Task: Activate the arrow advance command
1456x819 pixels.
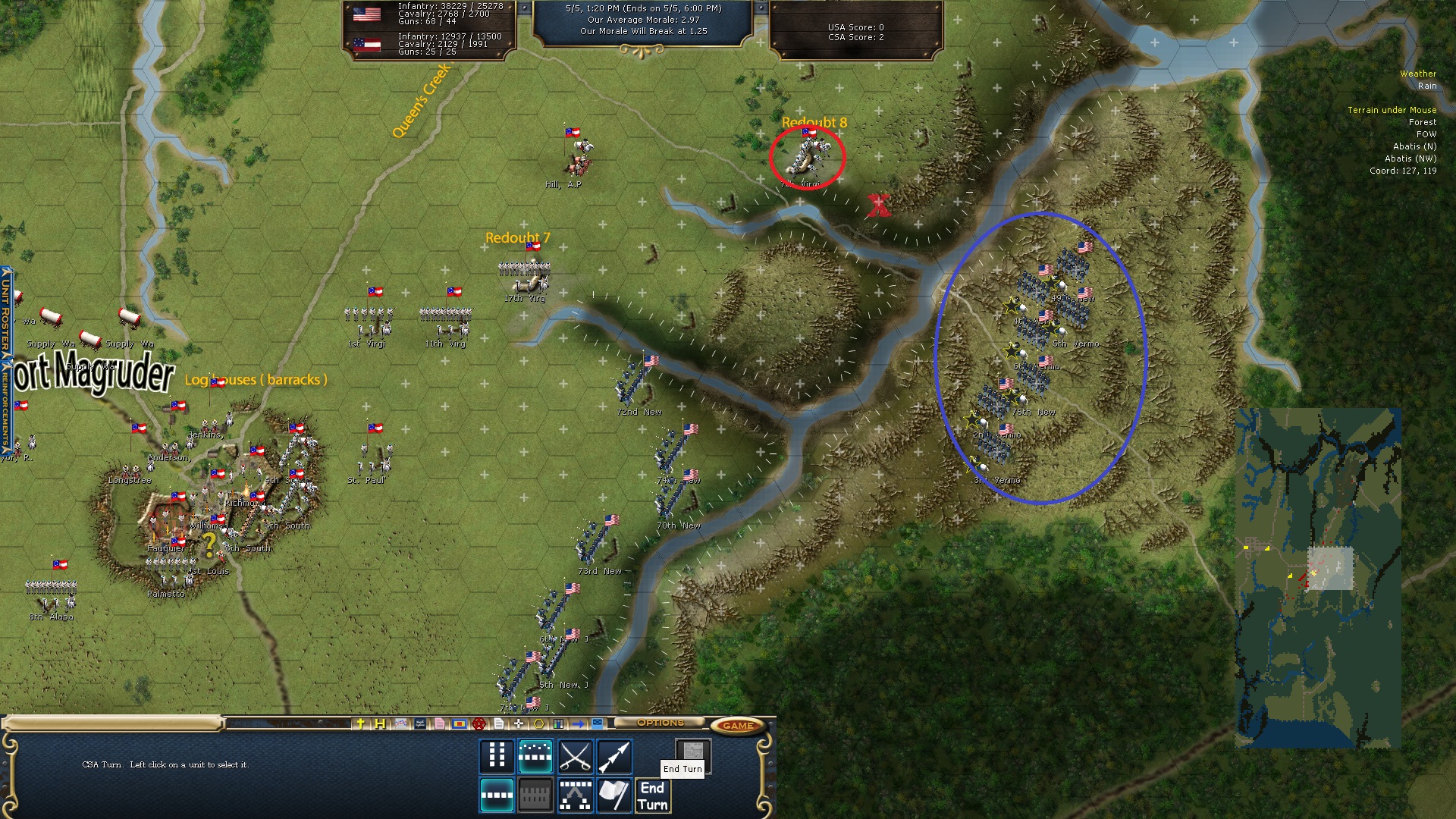Action: pos(614,756)
